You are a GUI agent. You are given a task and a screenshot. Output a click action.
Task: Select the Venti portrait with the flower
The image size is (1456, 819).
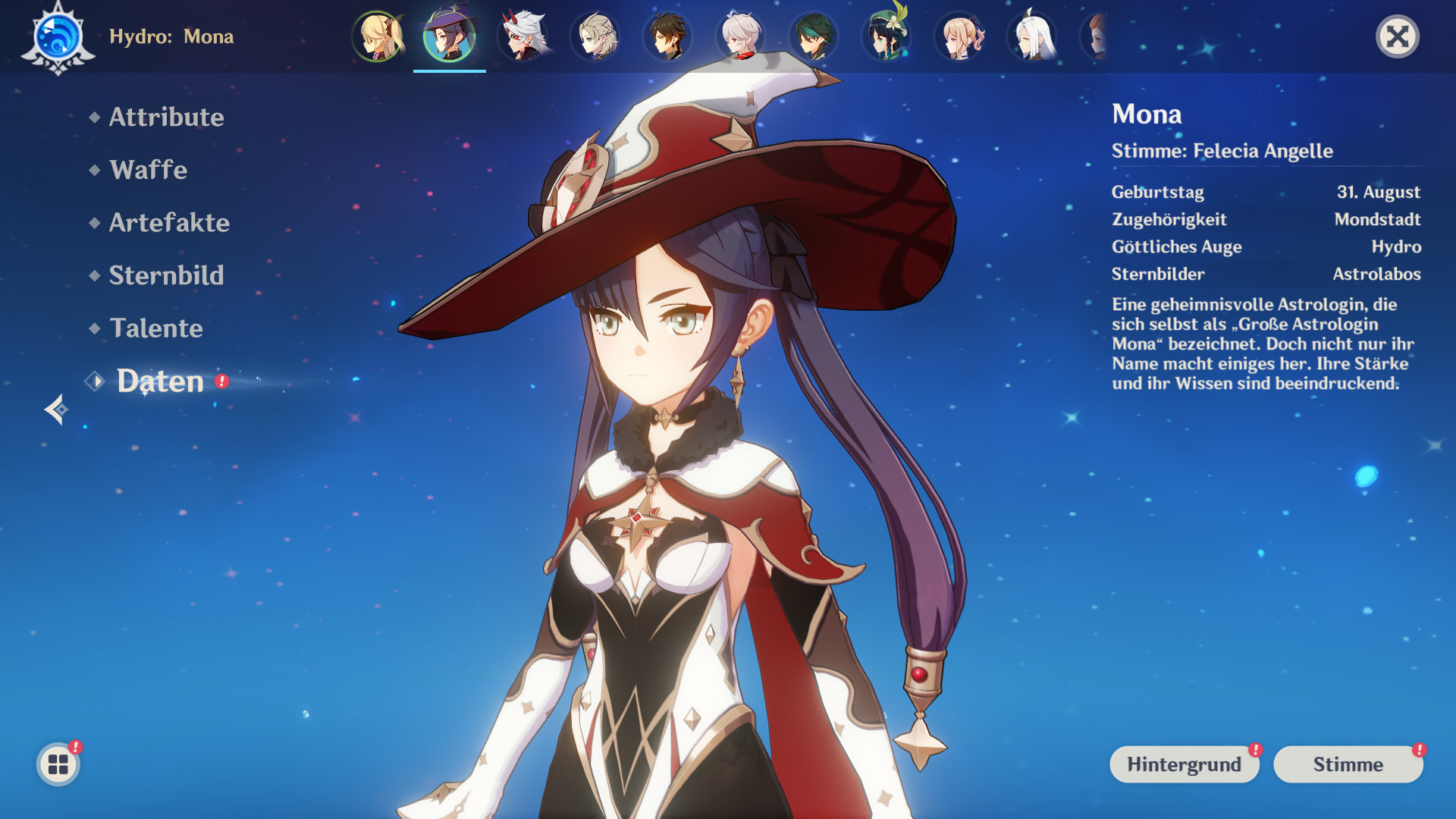point(885,36)
